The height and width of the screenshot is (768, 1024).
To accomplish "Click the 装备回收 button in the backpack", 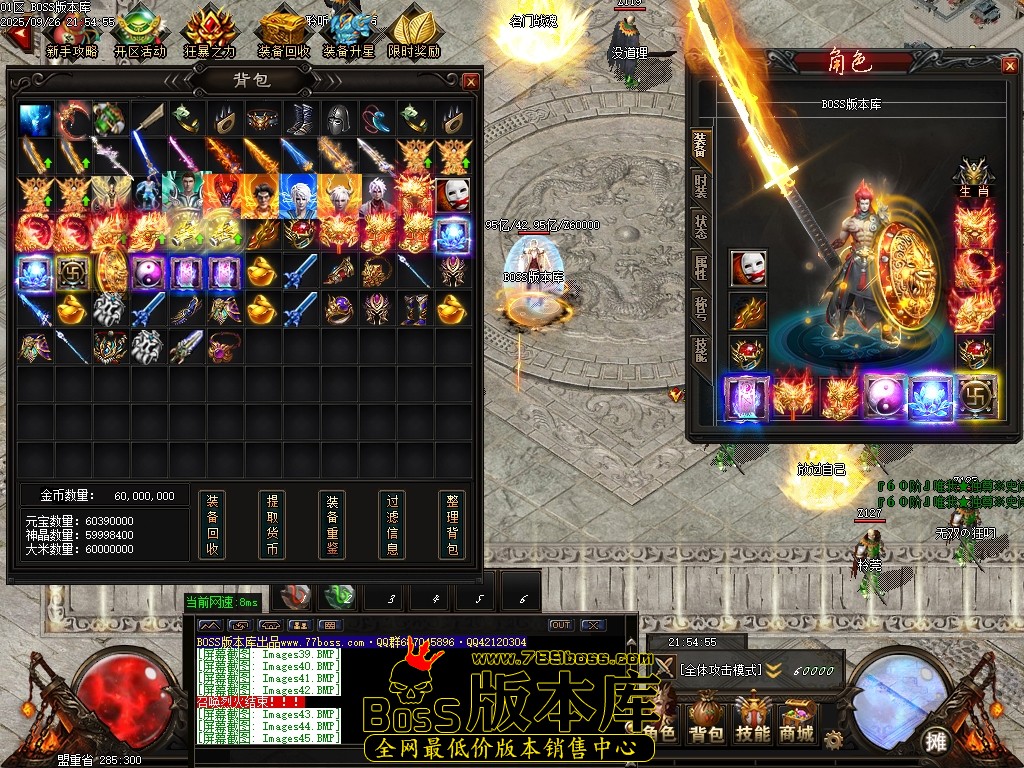I will click(x=212, y=524).
